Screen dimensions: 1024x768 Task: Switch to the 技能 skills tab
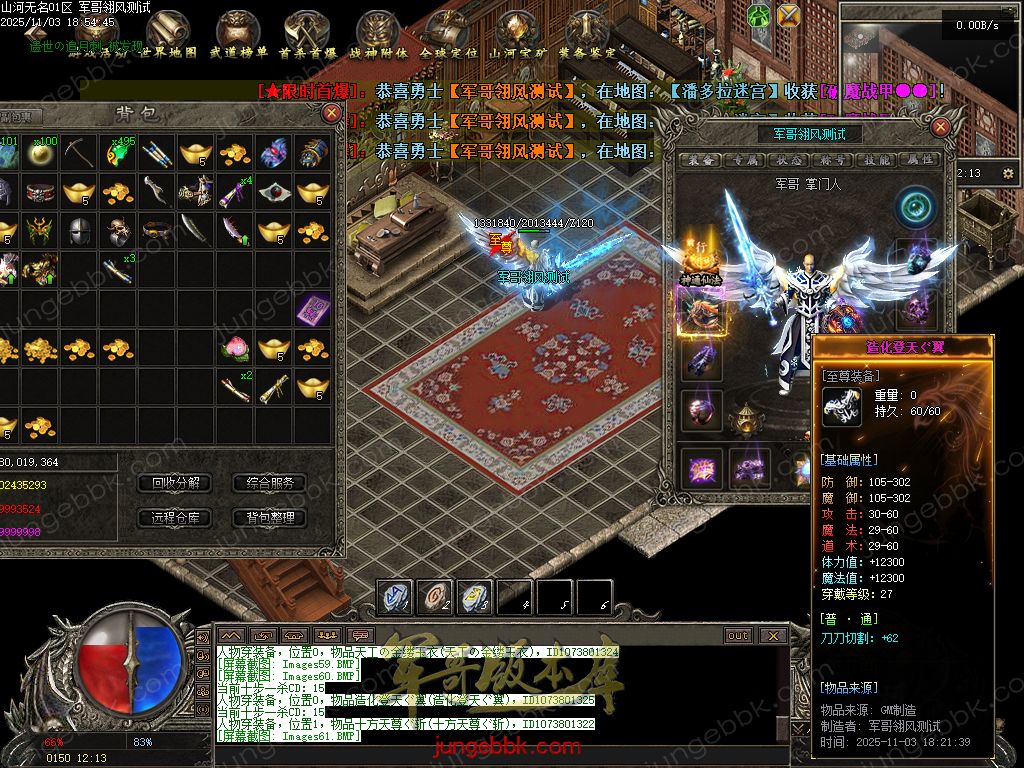coord(877,160)
